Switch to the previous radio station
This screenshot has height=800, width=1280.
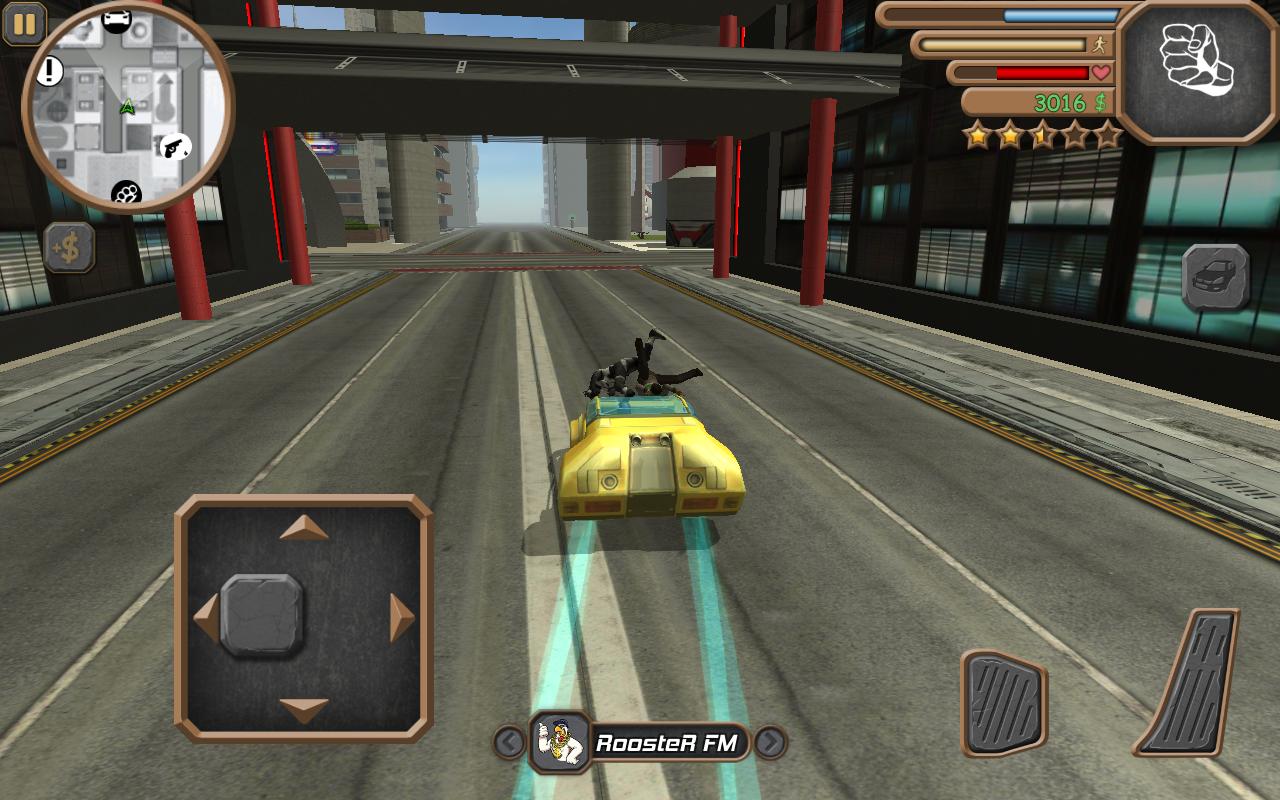click(510, 743)
